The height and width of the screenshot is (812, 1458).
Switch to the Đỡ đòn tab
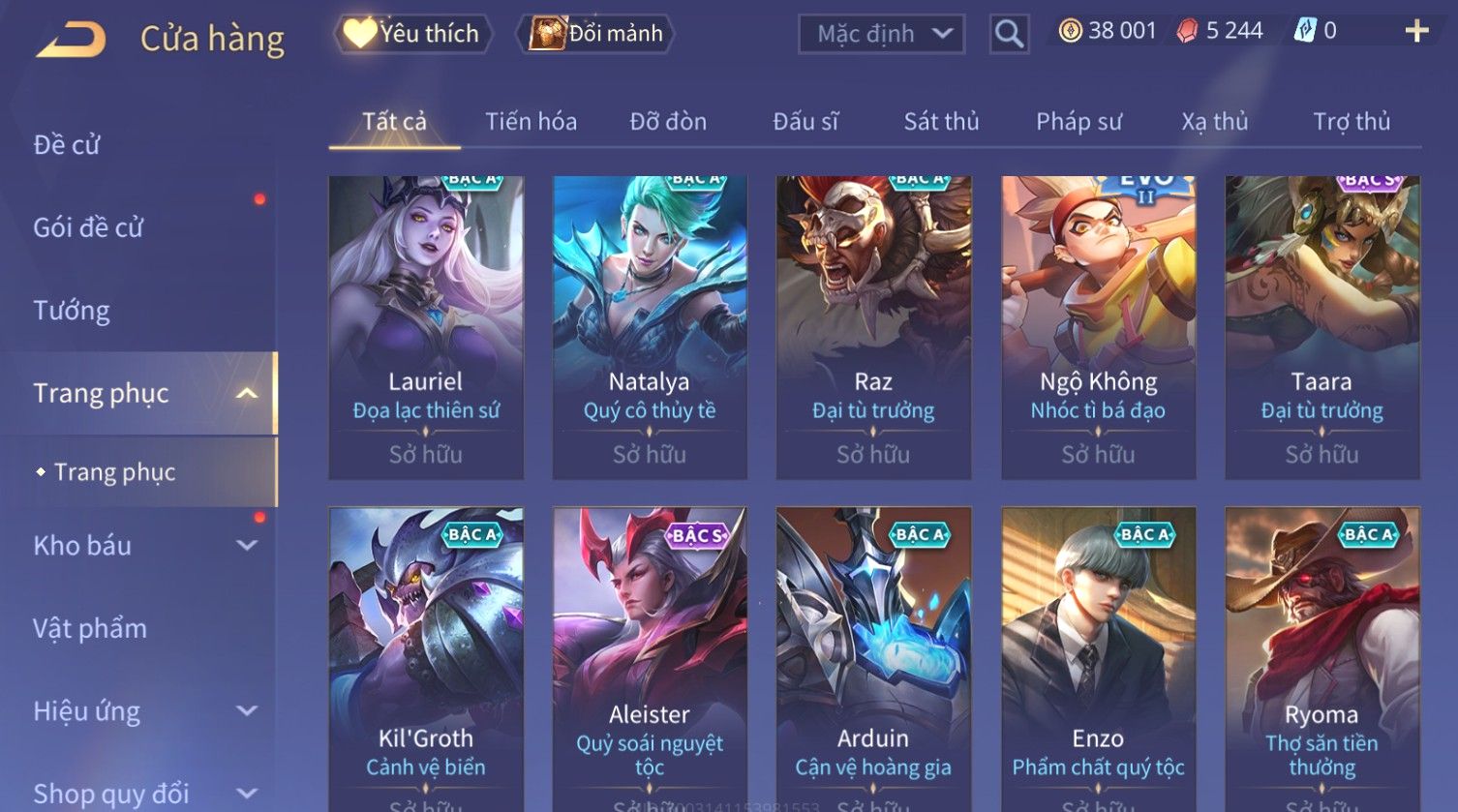tap(668, 122)
